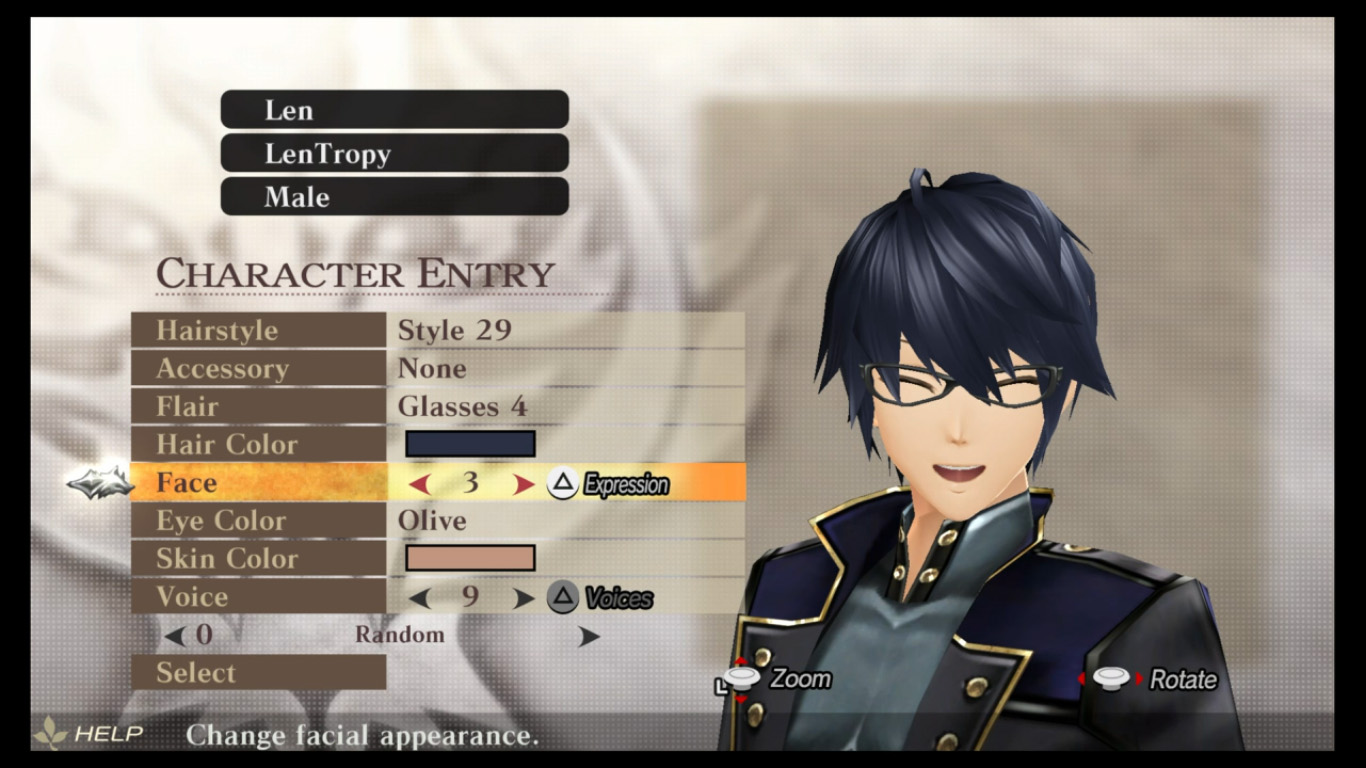Click the tan skin color swatch
Screen dimensions: 1366x768
point(470,558)
